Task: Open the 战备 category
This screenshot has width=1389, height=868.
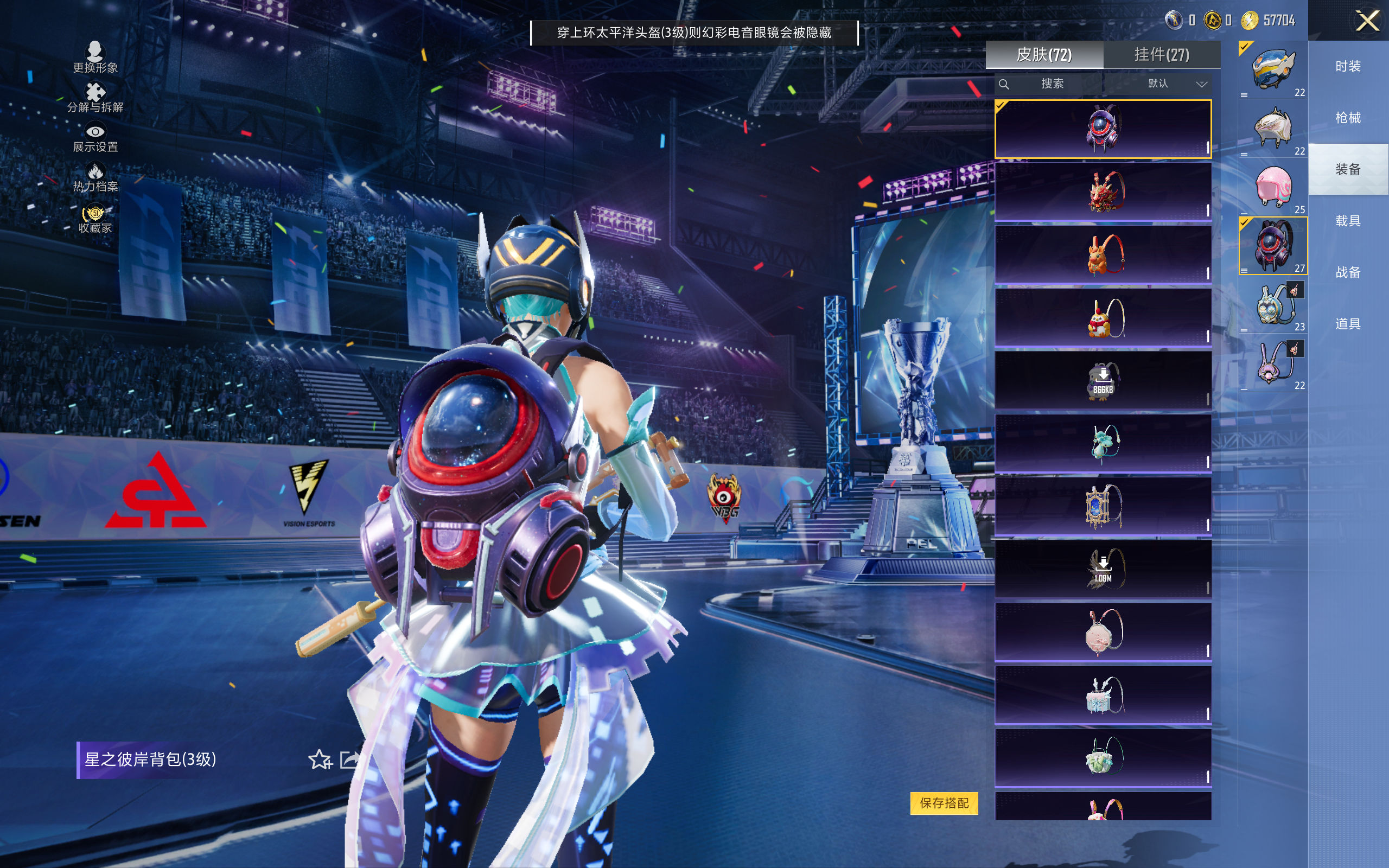Action: 1348,272
